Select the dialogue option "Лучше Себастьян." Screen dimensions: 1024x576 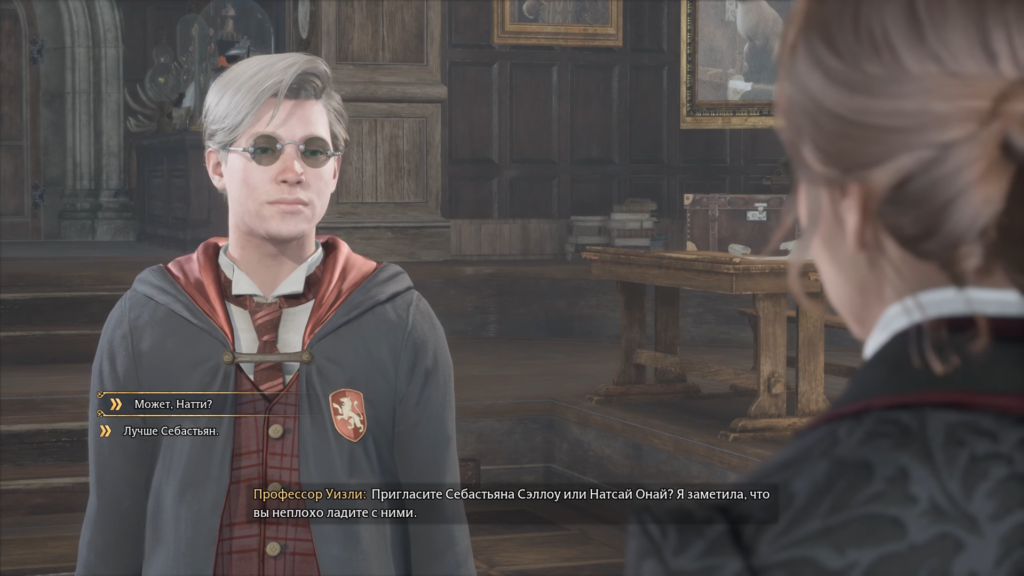(x=170, y=431)
